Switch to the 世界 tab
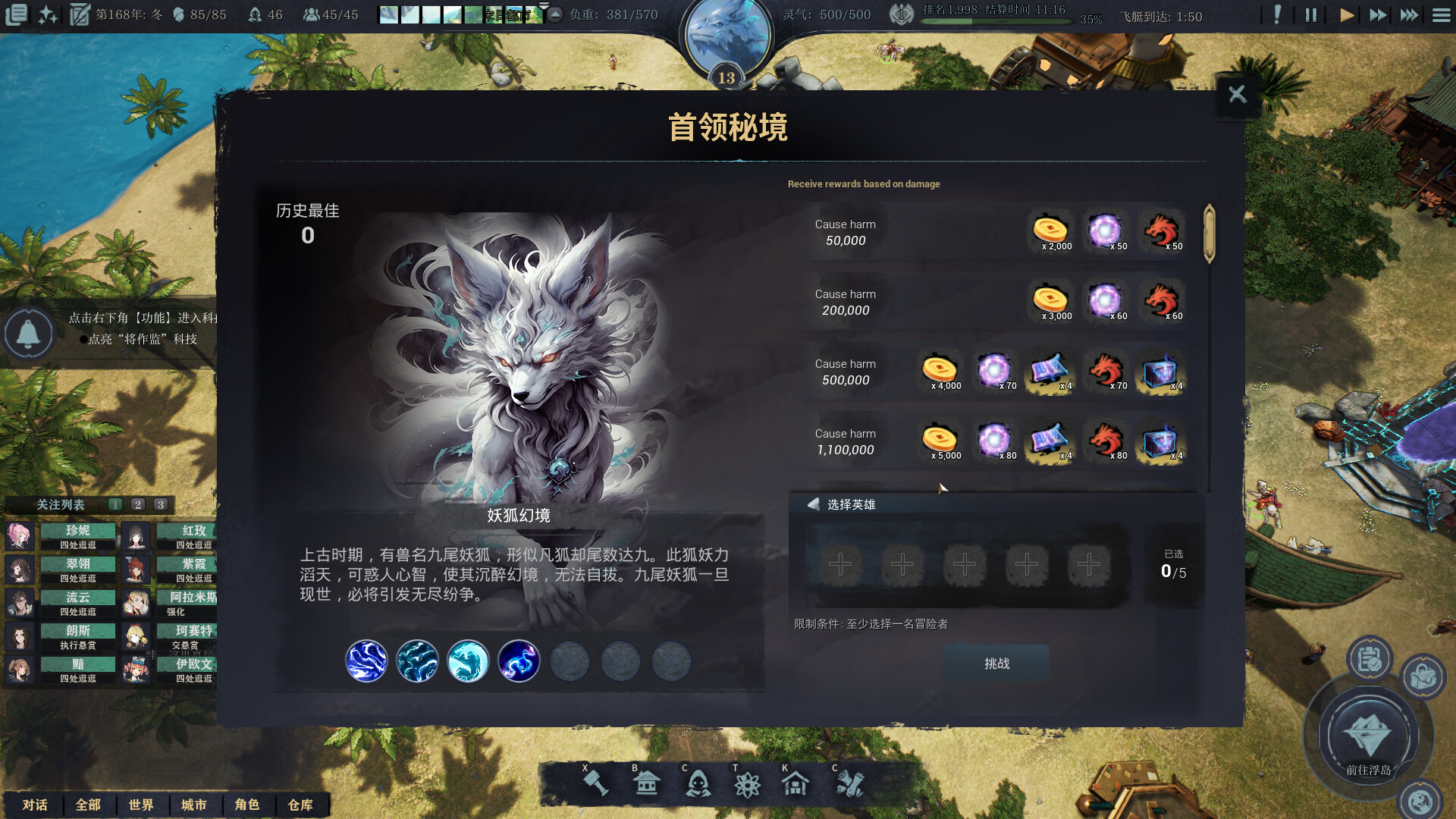This screenshot has width=1456, height=819. point(143,805)
